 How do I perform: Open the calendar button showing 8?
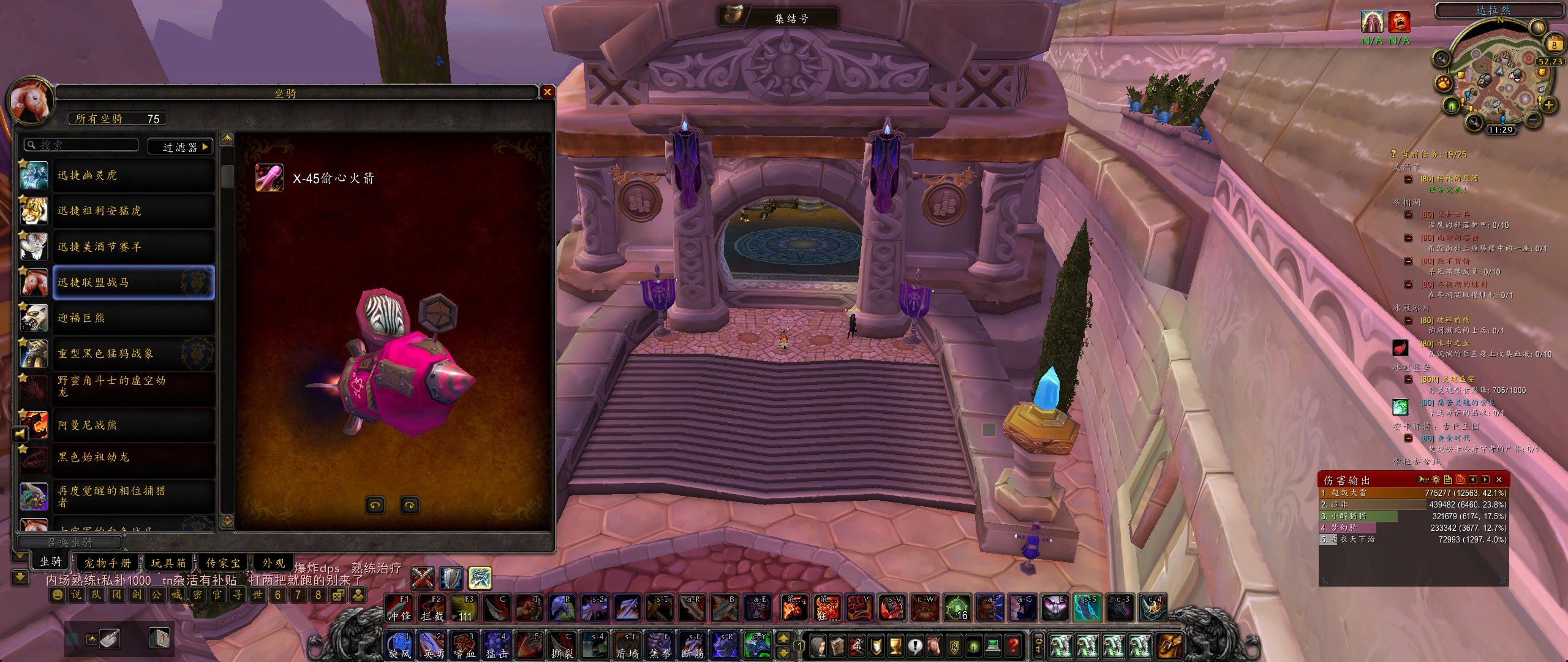point(1554,45)
